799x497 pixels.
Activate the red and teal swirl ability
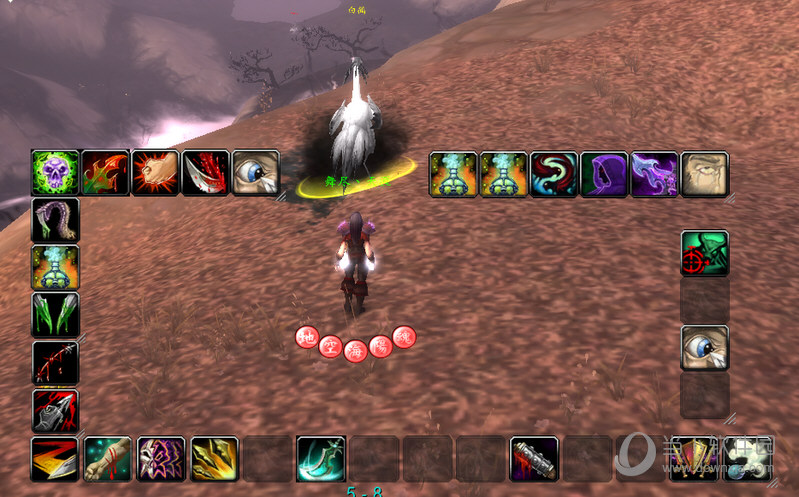point(554,174)
